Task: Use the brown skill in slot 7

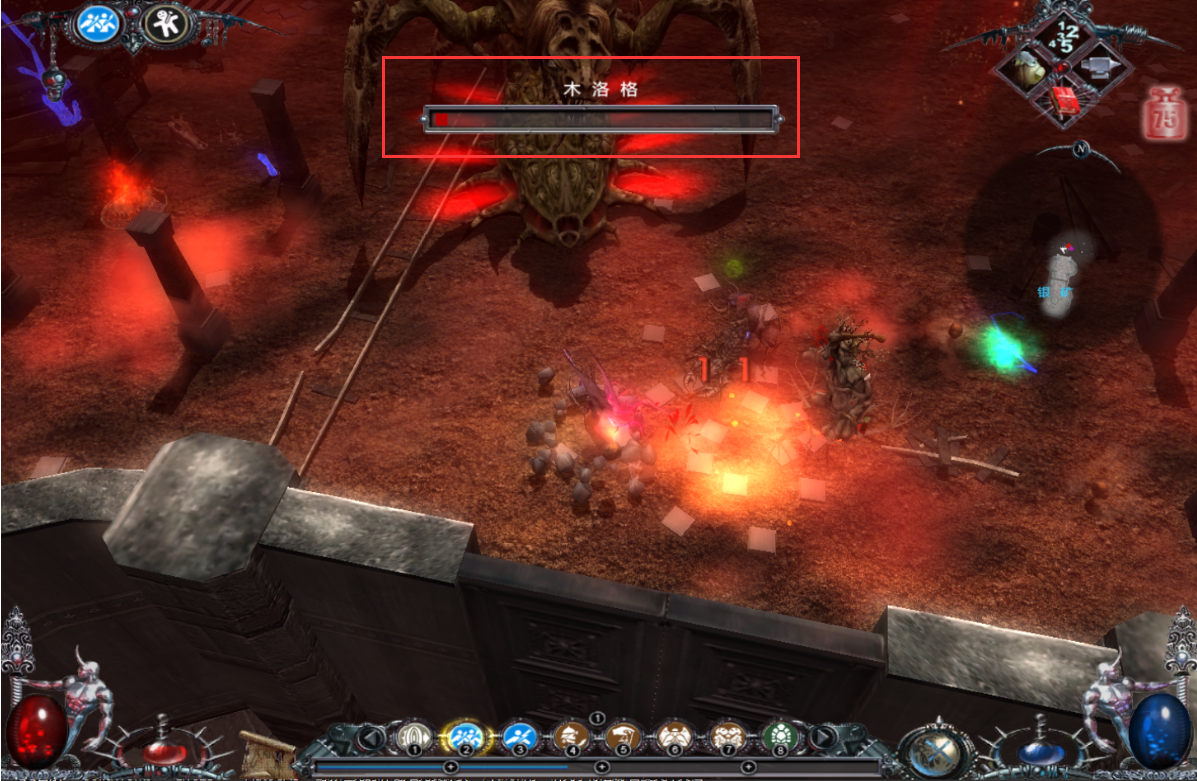Action: [726, 738]
